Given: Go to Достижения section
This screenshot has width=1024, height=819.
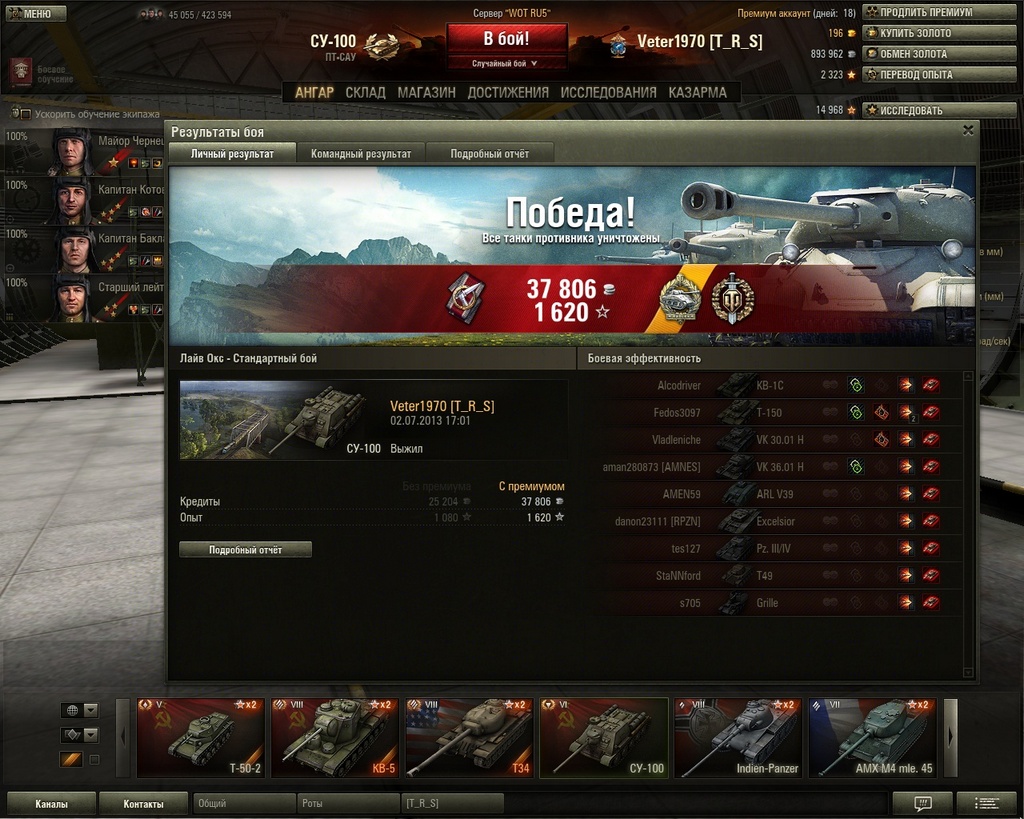Looking at the screenshot, I should tap(508, 92).
